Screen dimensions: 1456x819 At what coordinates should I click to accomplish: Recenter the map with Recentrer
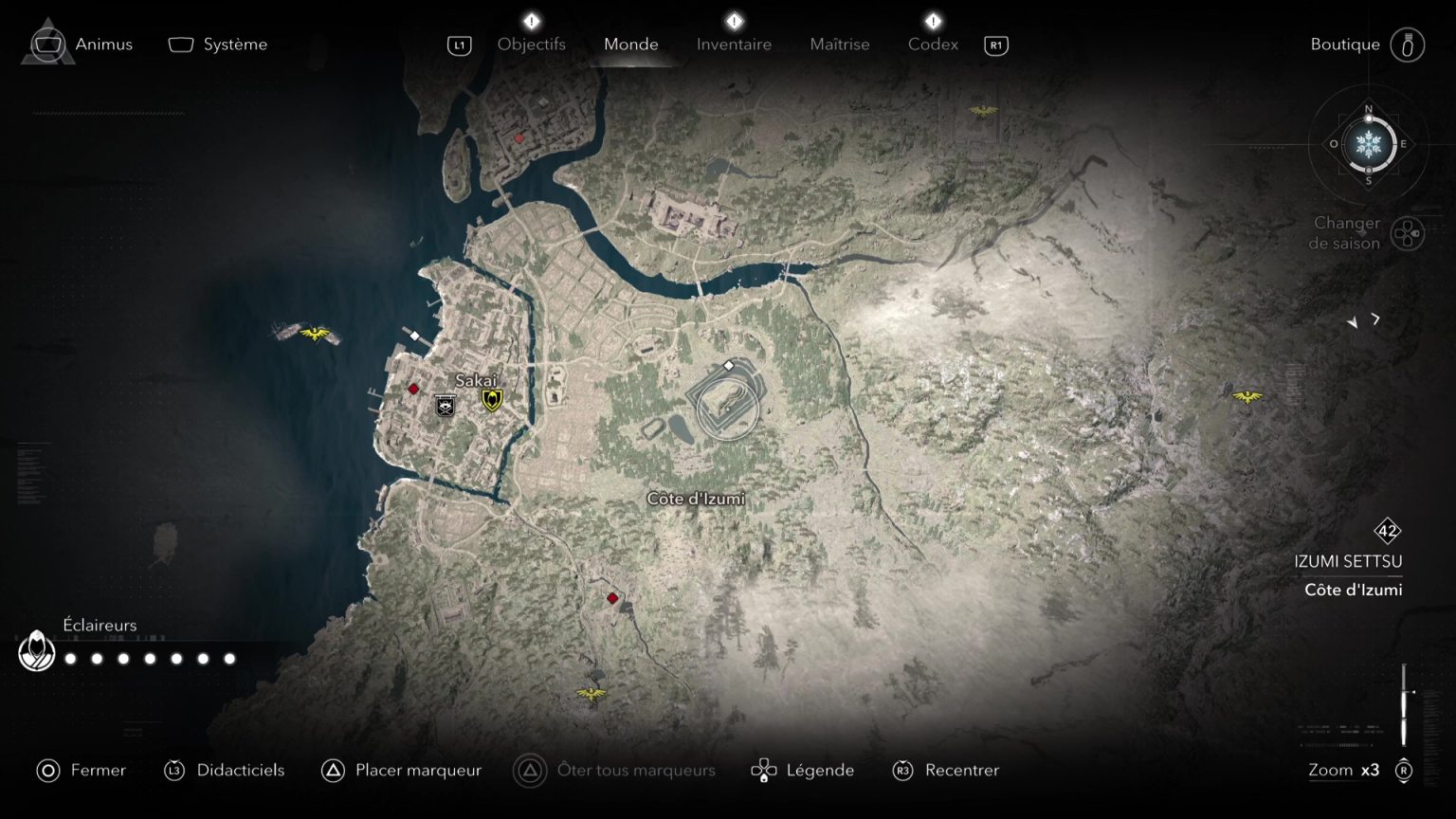point(962,770)
